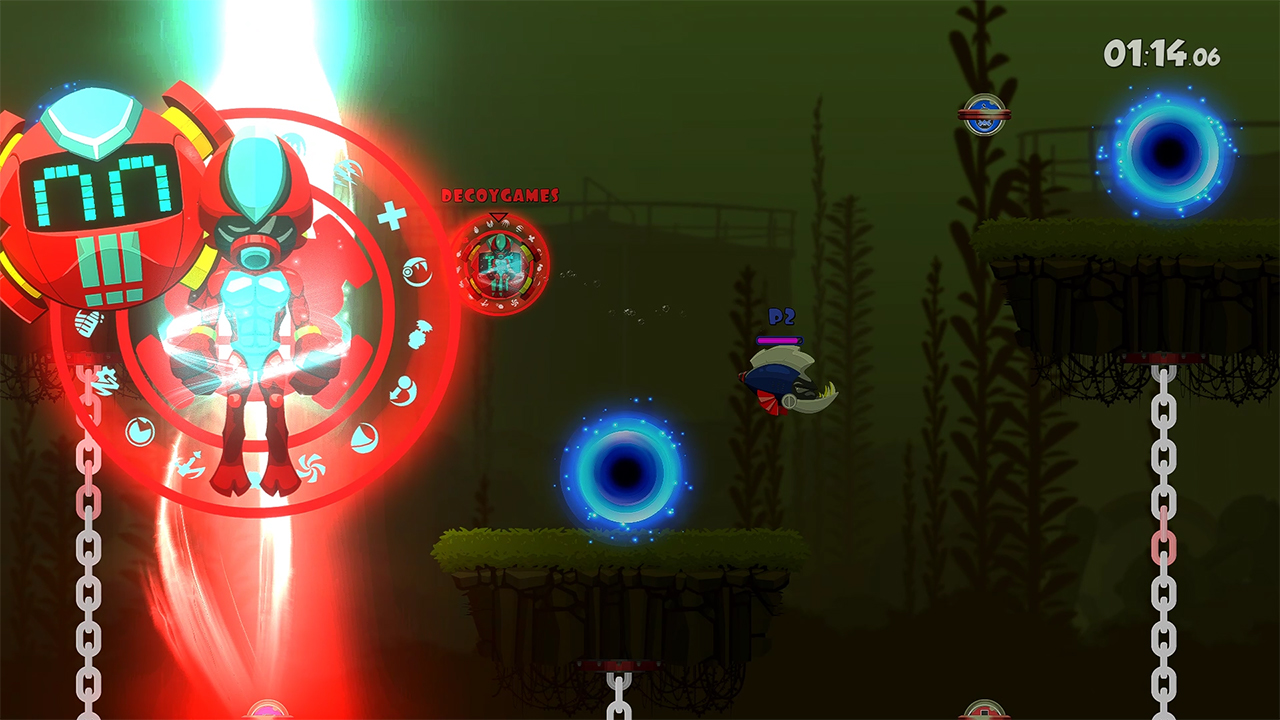Screen dimensions: 1280x720
Task: Select the spiral ability icon on the left
Action: (x=104, y=381)
